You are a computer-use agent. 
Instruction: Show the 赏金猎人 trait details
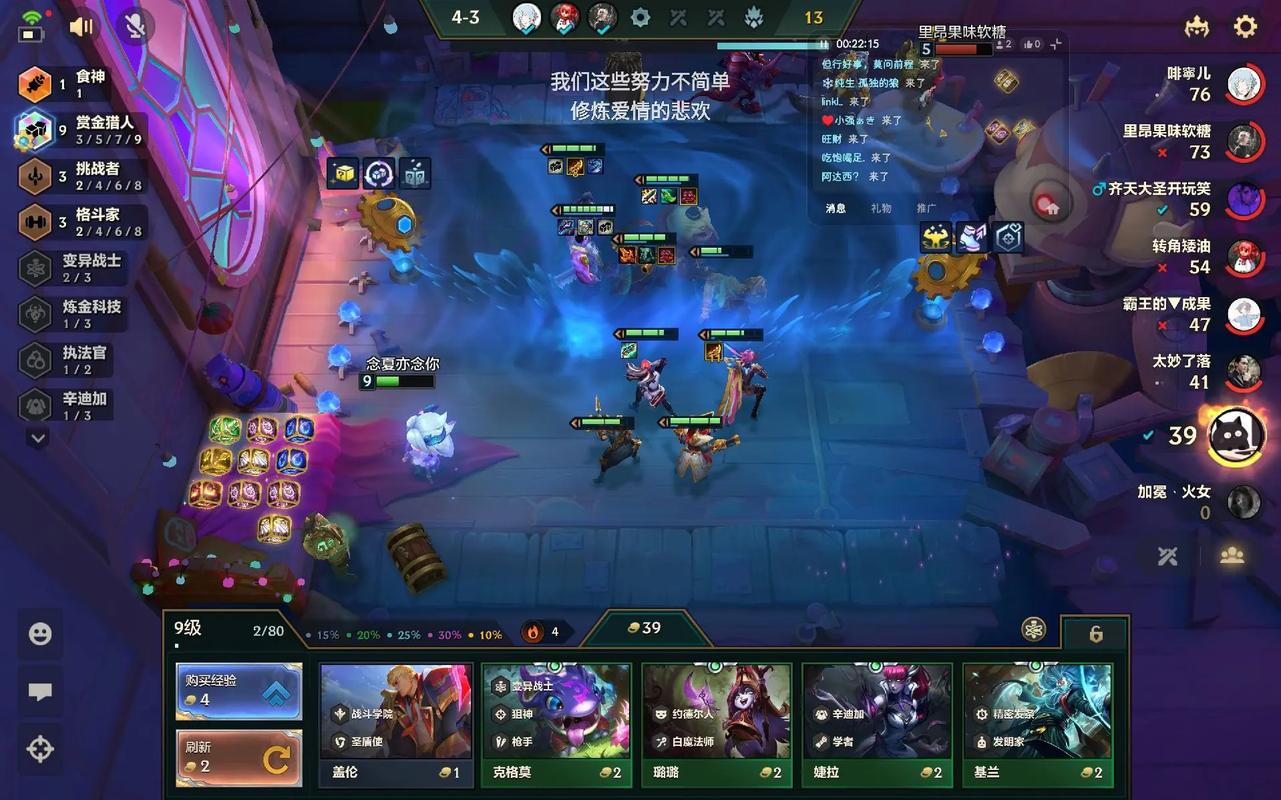80,130
